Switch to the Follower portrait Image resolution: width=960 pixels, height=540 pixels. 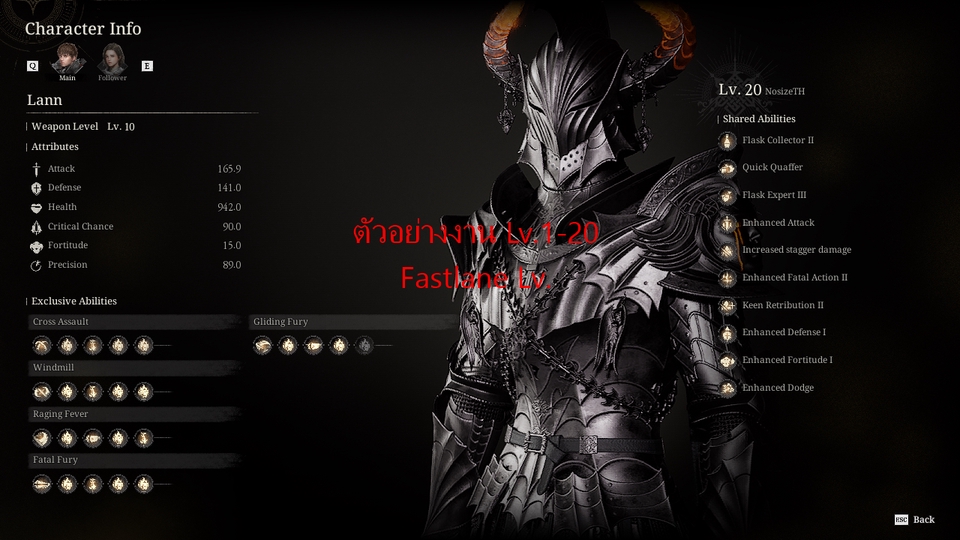coord(112,60)
